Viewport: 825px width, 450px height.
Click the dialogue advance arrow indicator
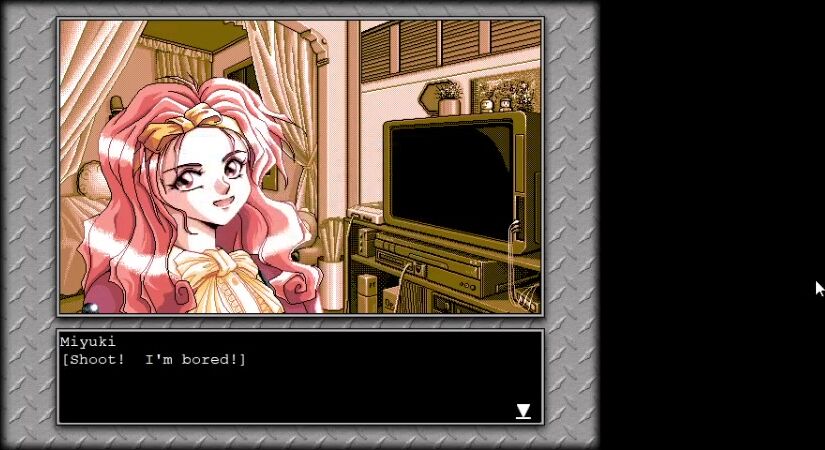(x=523, y=411)
